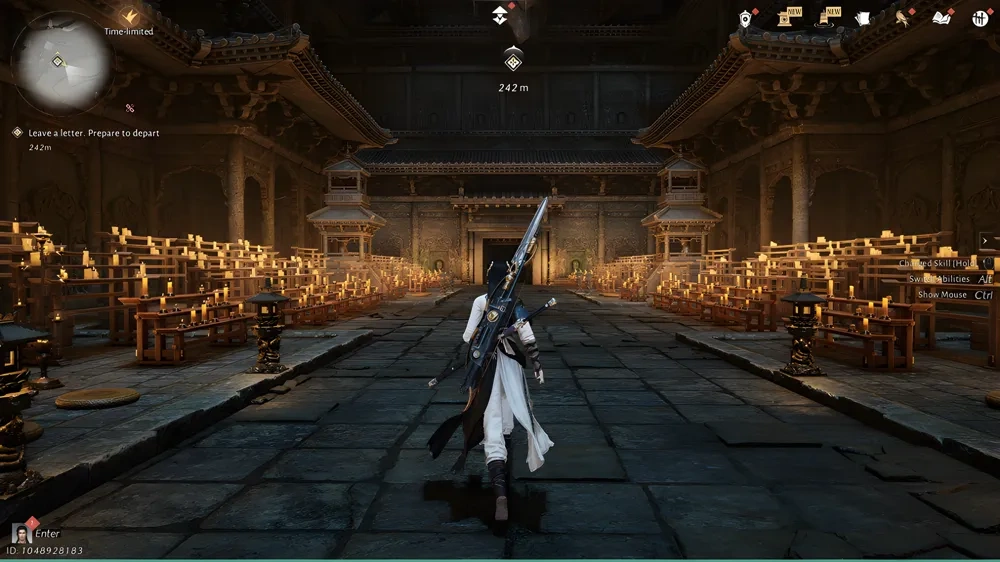Click the quest waypoint marker showing 242 m
The width and height of the screenshot is (1000, 562).
click(x=513, y=62)
